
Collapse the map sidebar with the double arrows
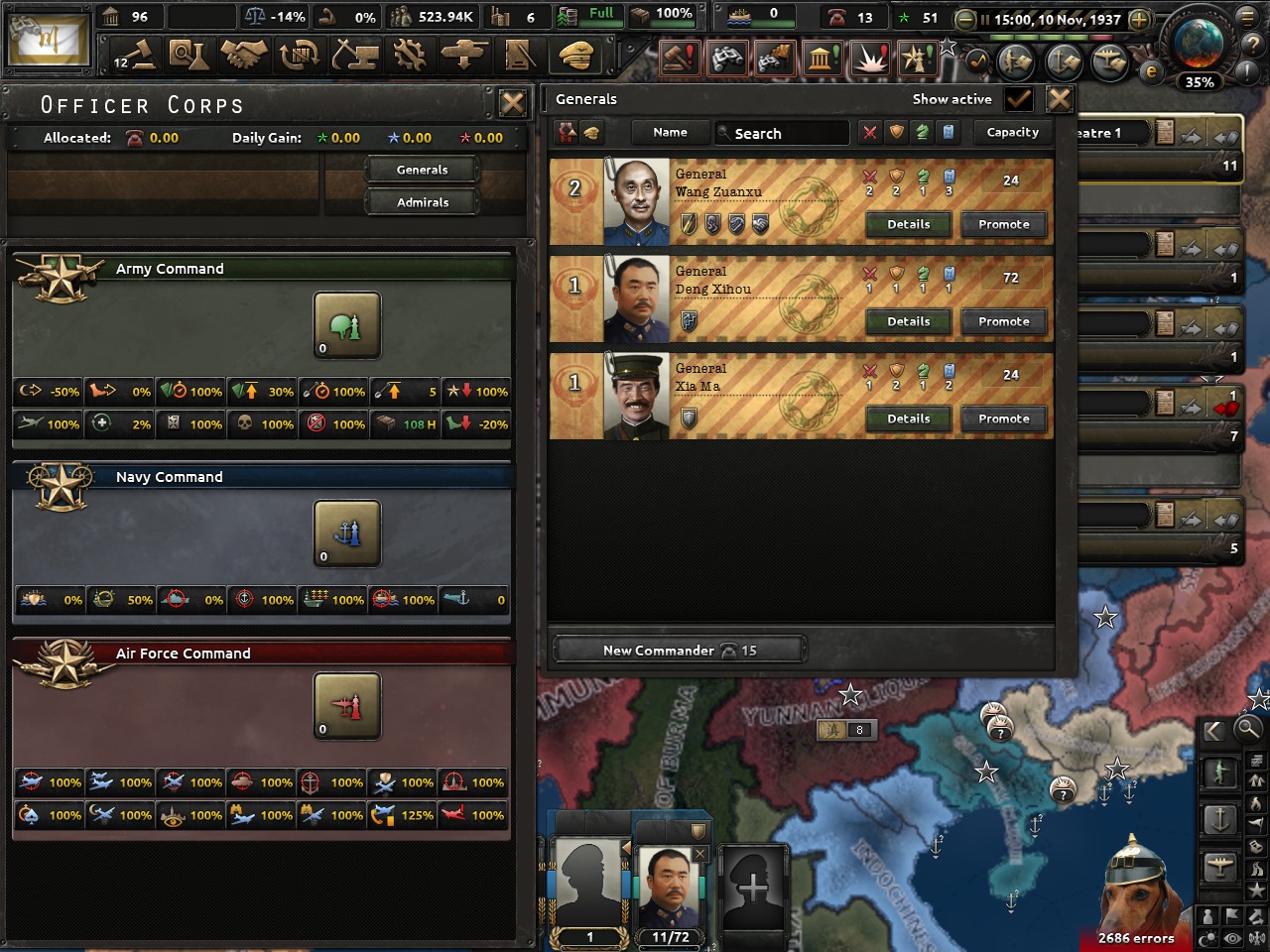tap(1212, 732)
